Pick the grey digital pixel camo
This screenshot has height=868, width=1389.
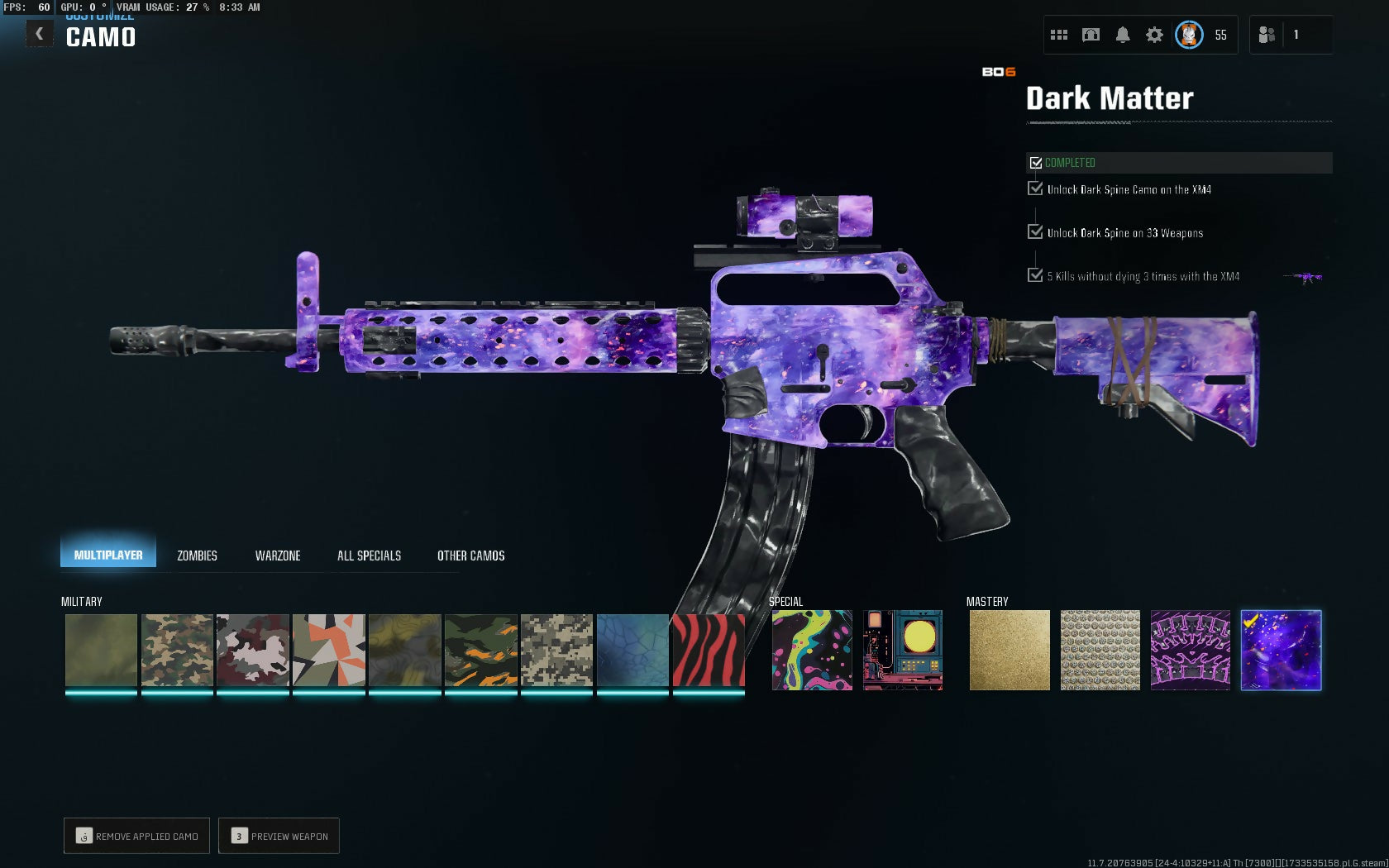click(x=556, y=650)
